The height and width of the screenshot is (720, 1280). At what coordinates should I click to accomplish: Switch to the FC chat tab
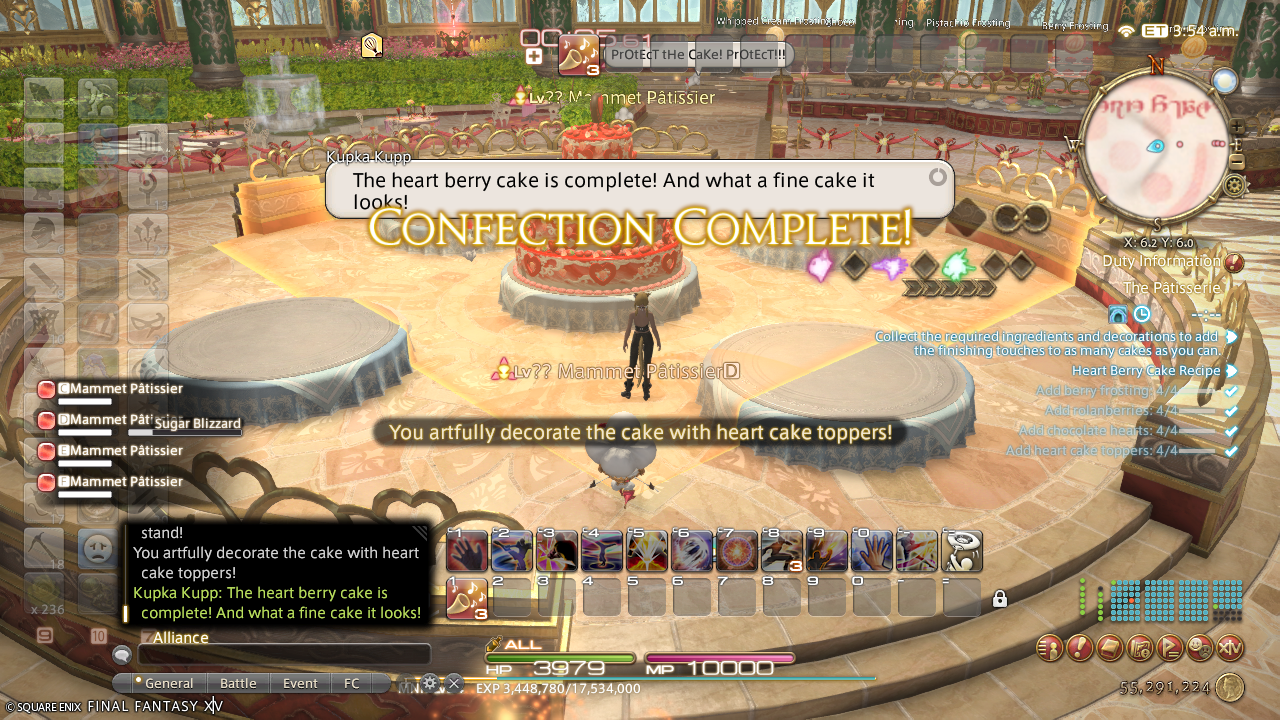click(352, 684)
